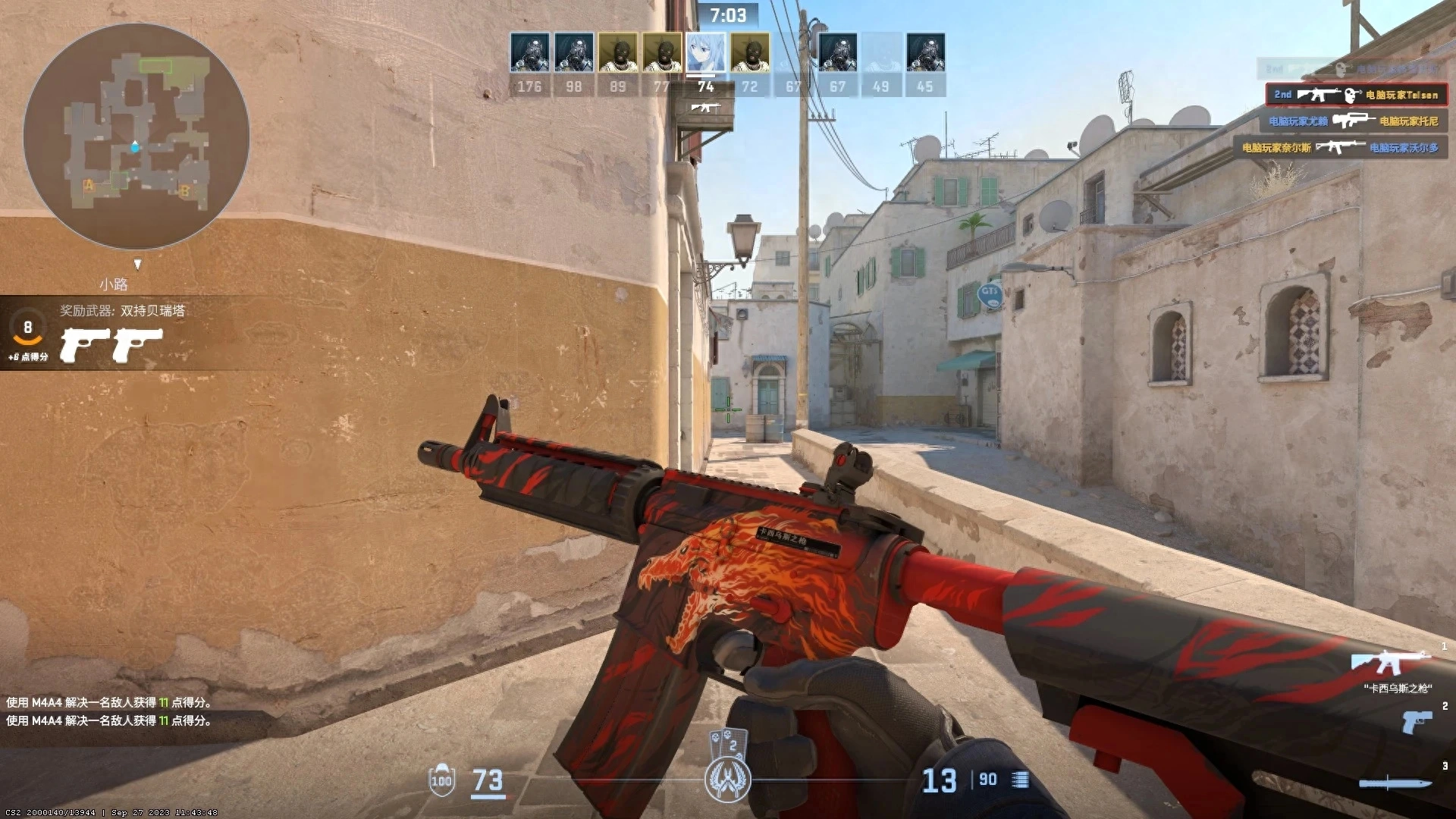Click the enemy avatar with 45 HP
This screenshot has width=1456, height=819.
point(927,52)
